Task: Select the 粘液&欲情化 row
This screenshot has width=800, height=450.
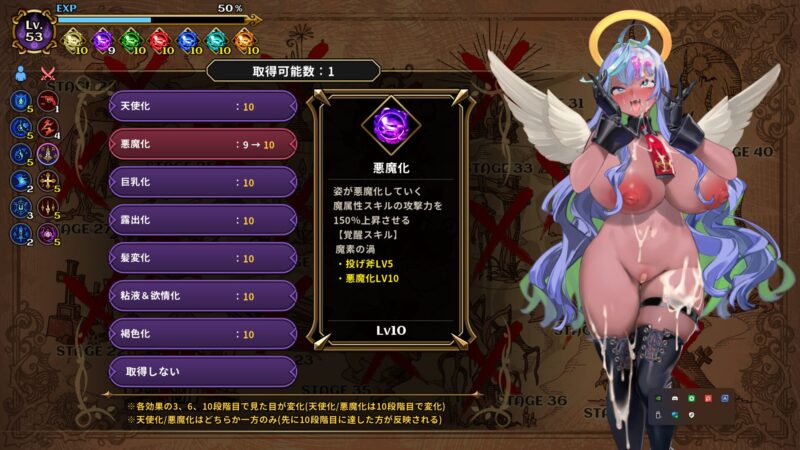Action: [202, 296]
